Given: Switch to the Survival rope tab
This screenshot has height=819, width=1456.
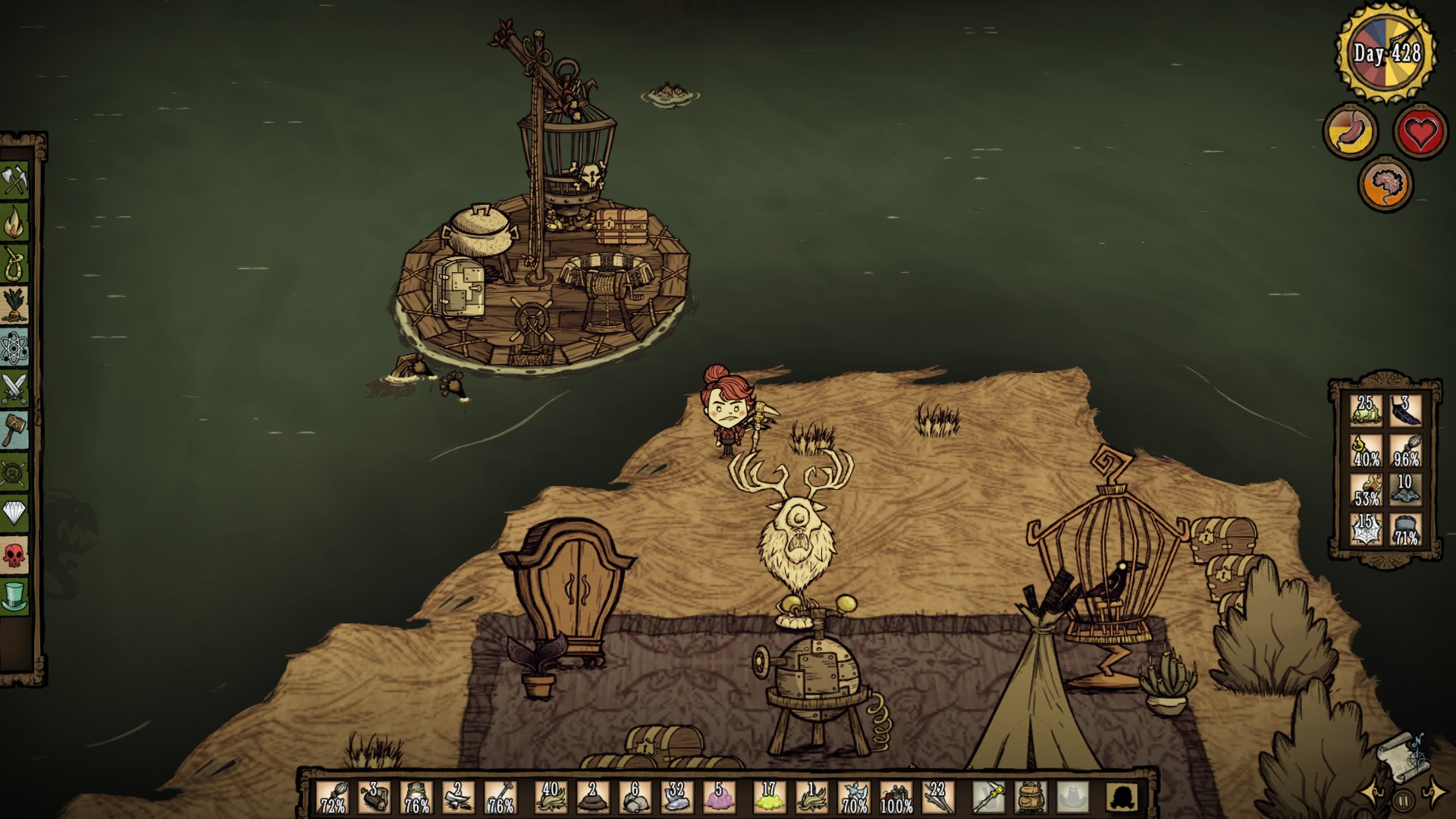Looking at the screenshot, I should click(x=14, y=265).
